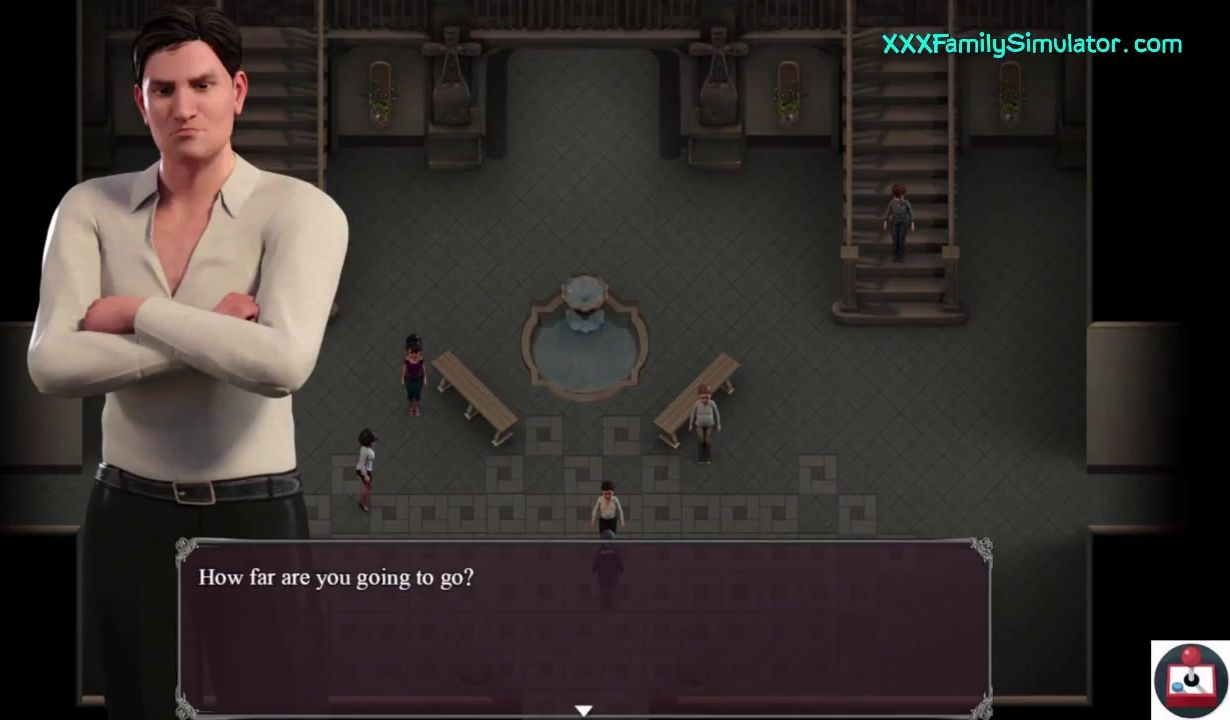Advance dialogue with the white arrow indicator

[x=584, y=710]
